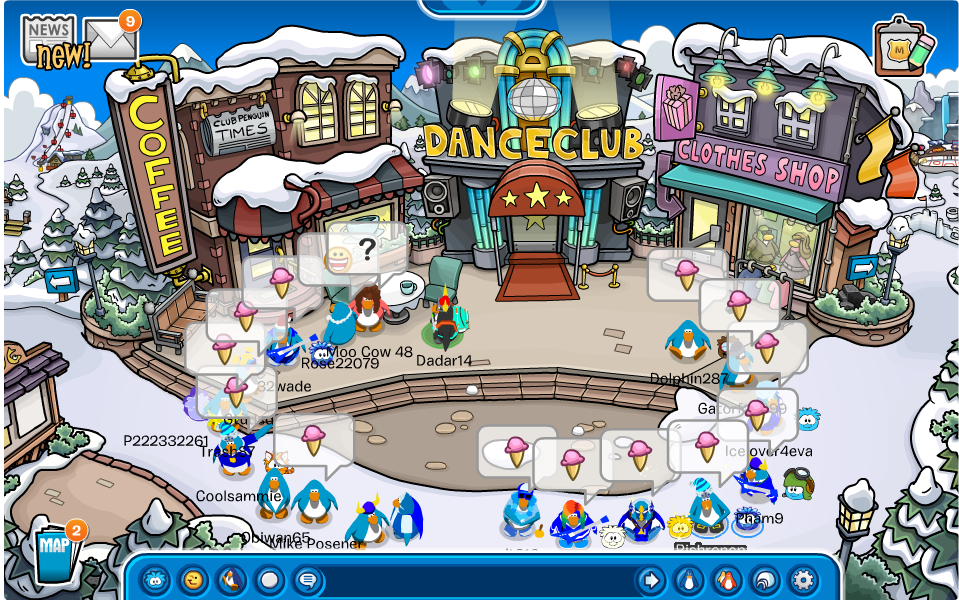Open the winking emote face menu
959x600 pixels.
[x=193, y=579]
